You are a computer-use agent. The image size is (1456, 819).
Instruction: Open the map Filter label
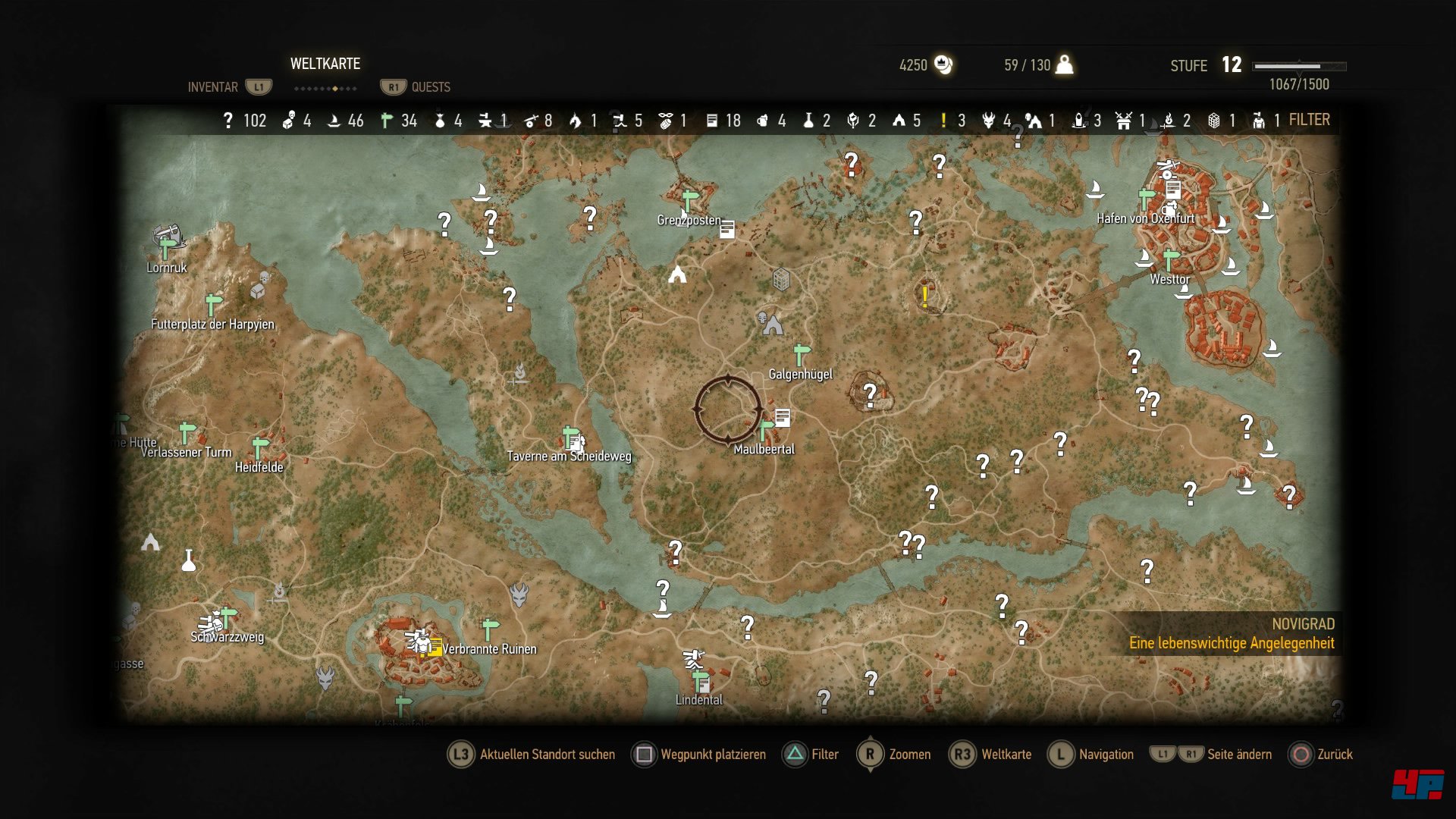click(x=1309, y=120)
